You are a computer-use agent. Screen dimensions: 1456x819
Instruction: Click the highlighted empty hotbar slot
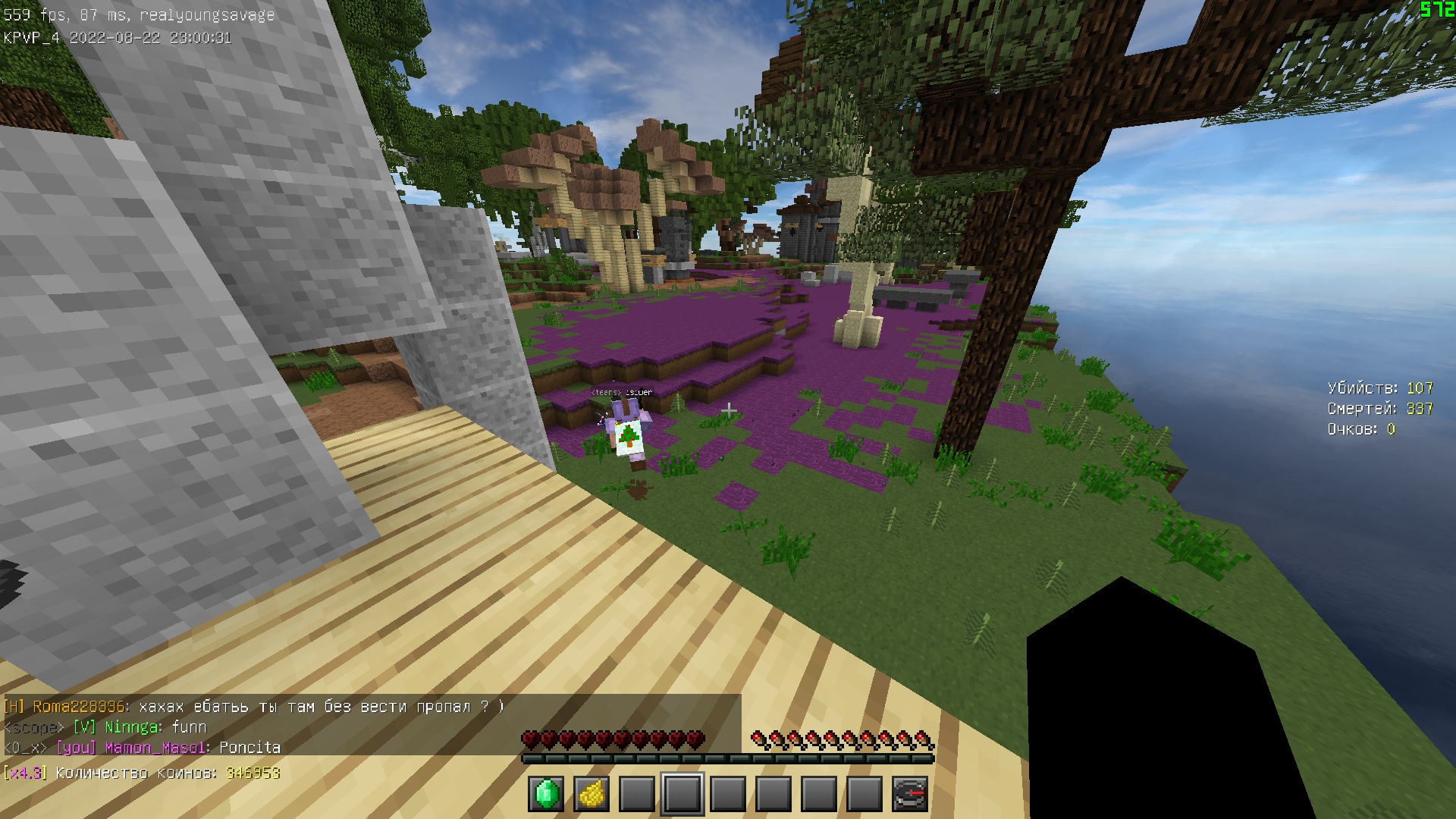click(x=682, y=794)
